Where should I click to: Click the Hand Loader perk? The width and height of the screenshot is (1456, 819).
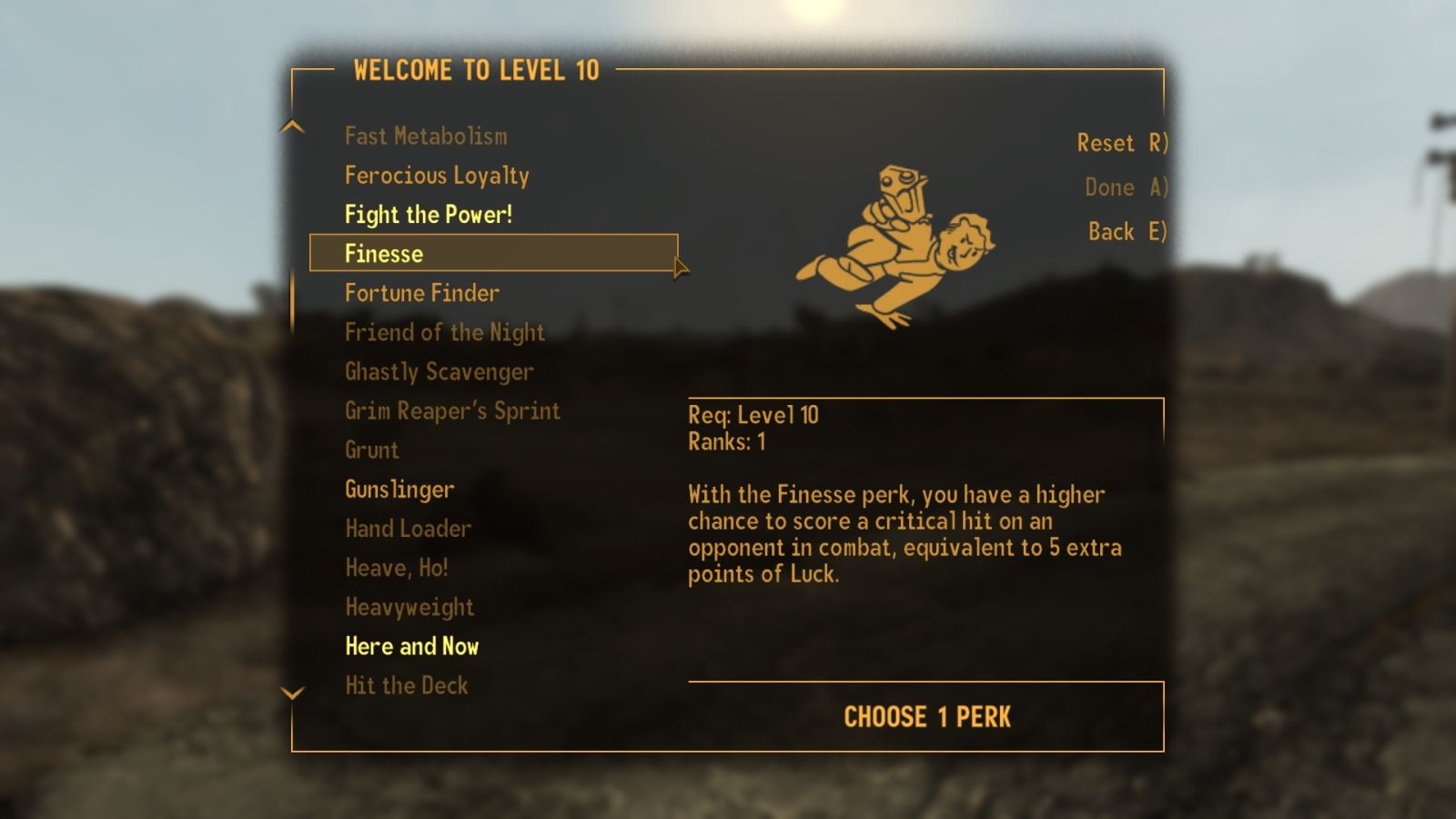click(408, 529)
